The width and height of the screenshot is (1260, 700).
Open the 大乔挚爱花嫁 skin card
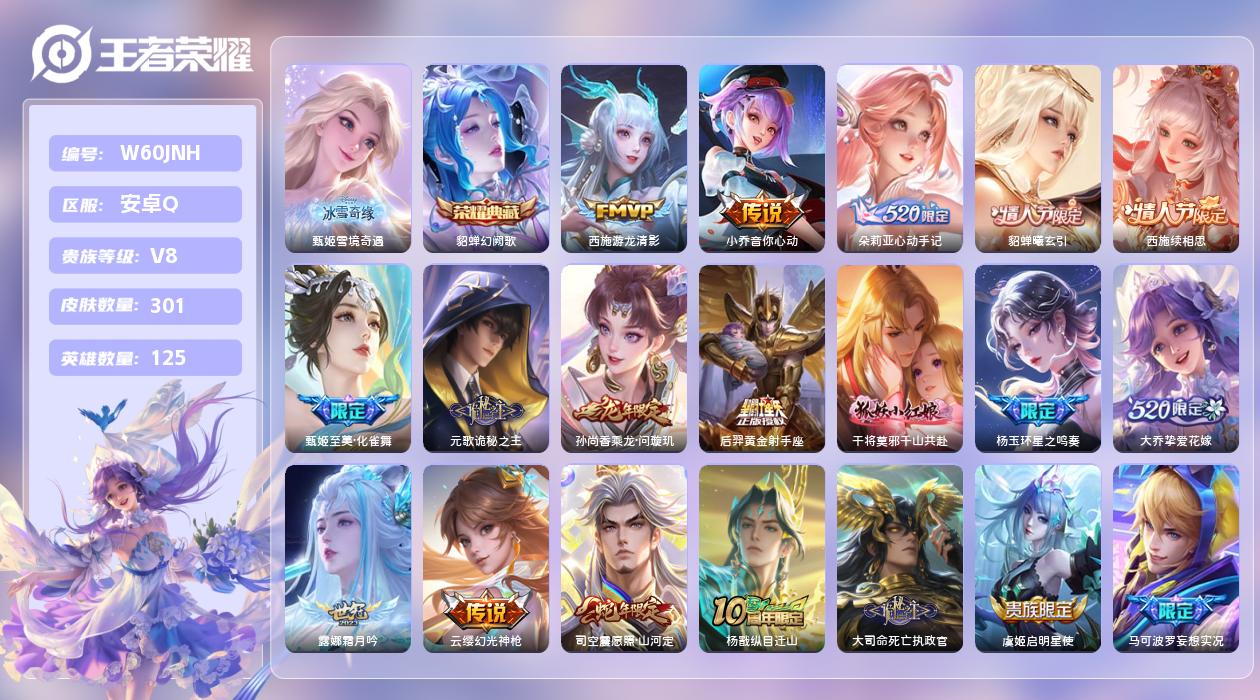click(x=1176, y=358)
